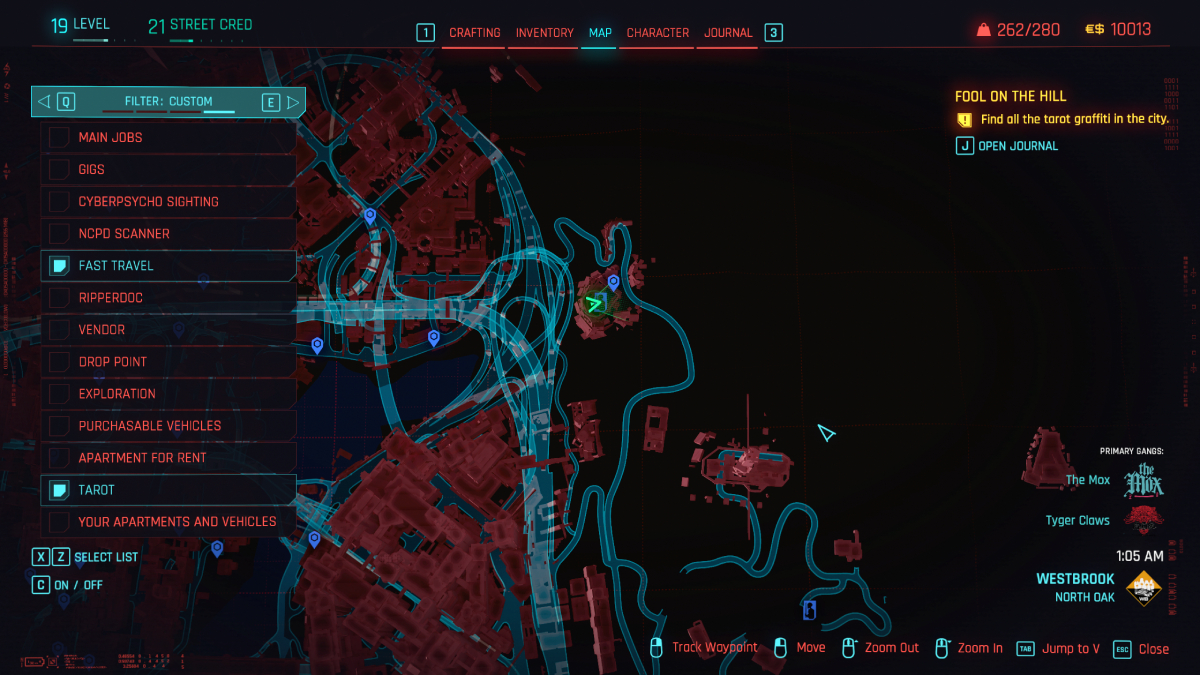Toggle Cyberpsycho Sighting filter
Viewport: 1200px width, 675px height.
click(60, 201)
